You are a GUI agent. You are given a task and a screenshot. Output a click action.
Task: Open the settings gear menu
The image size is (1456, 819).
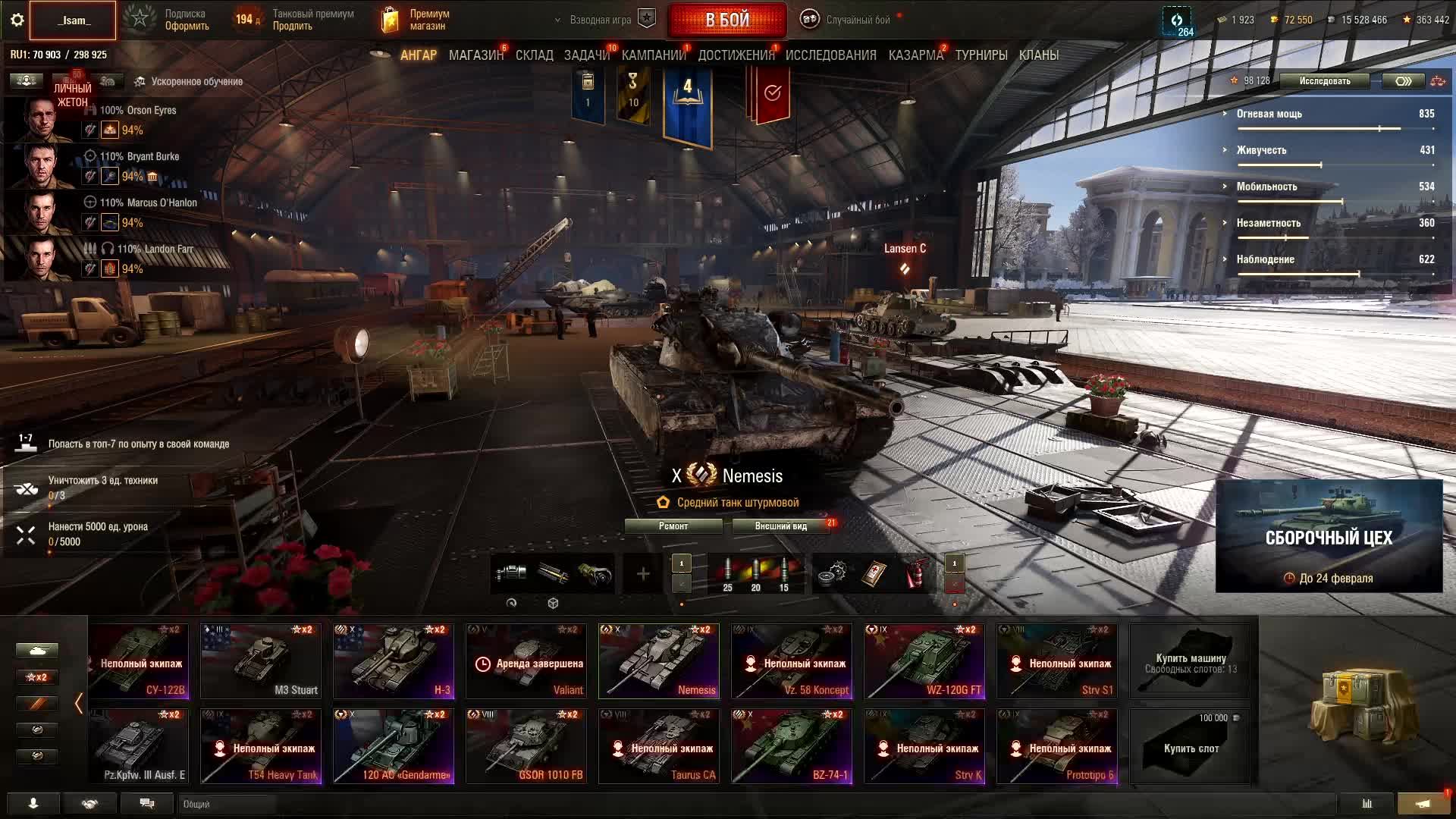[x=17, y=20]
